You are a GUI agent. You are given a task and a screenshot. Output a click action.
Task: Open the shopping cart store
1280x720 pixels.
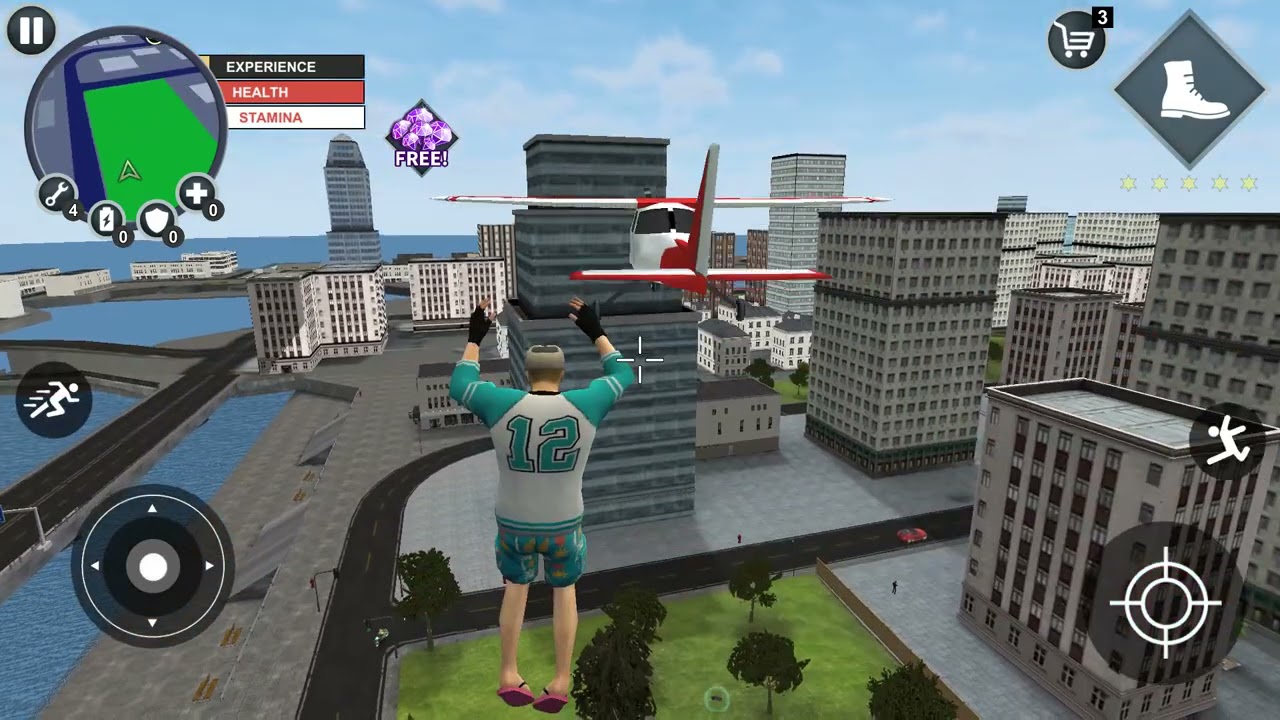pos(1077,41)
